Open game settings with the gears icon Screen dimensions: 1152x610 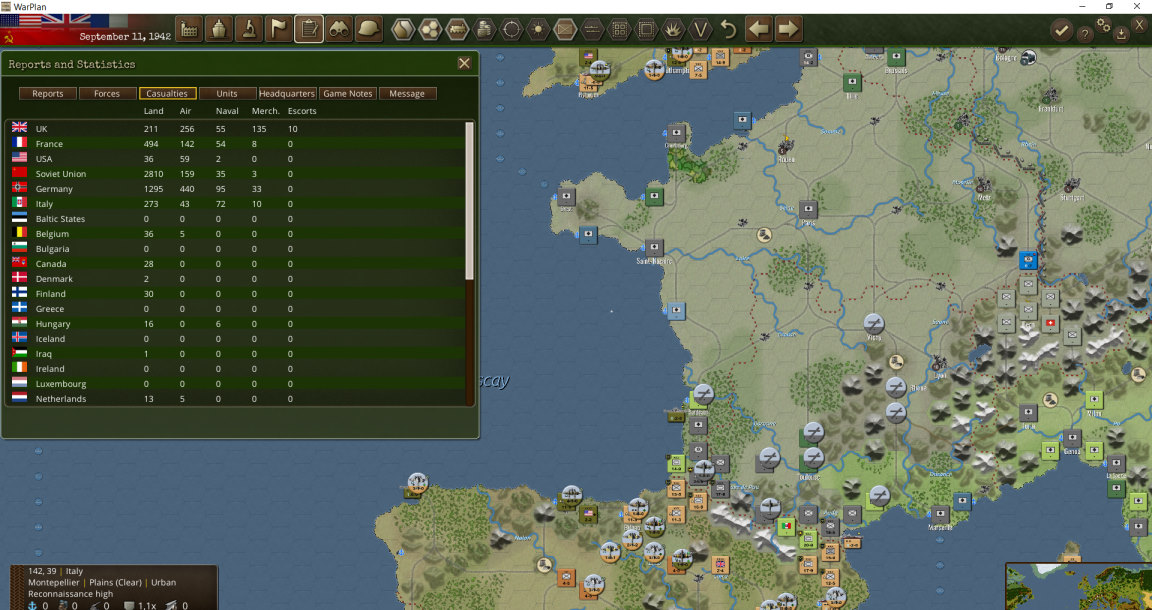pyautogui.click(x=1104, y=25)
